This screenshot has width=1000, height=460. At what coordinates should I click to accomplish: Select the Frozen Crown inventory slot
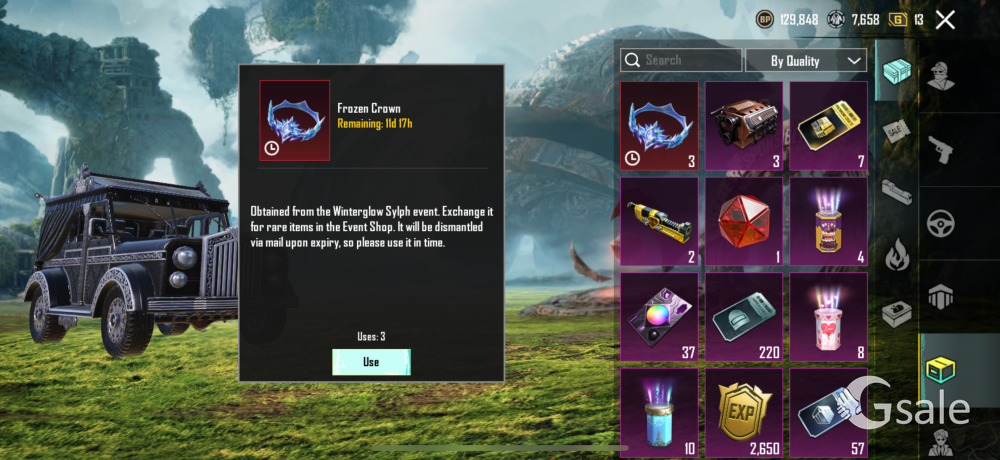(x=659, y=126)
